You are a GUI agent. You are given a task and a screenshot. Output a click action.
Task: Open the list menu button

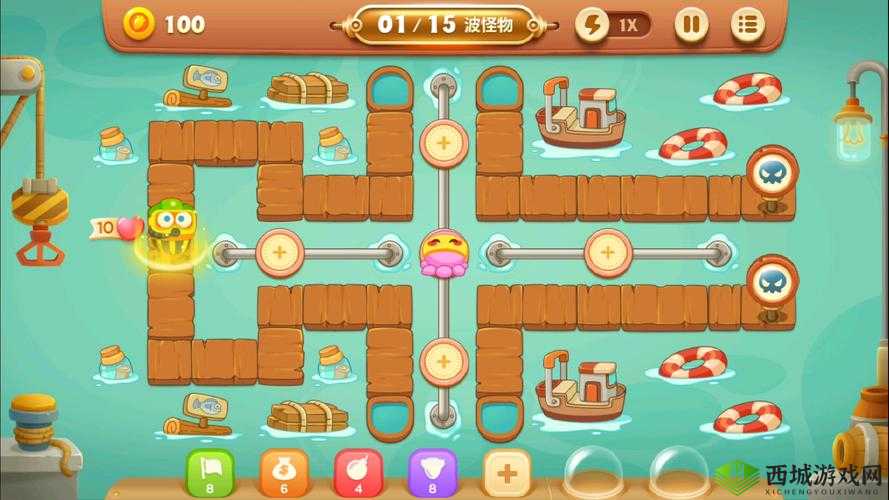click(x=744, y=25)
